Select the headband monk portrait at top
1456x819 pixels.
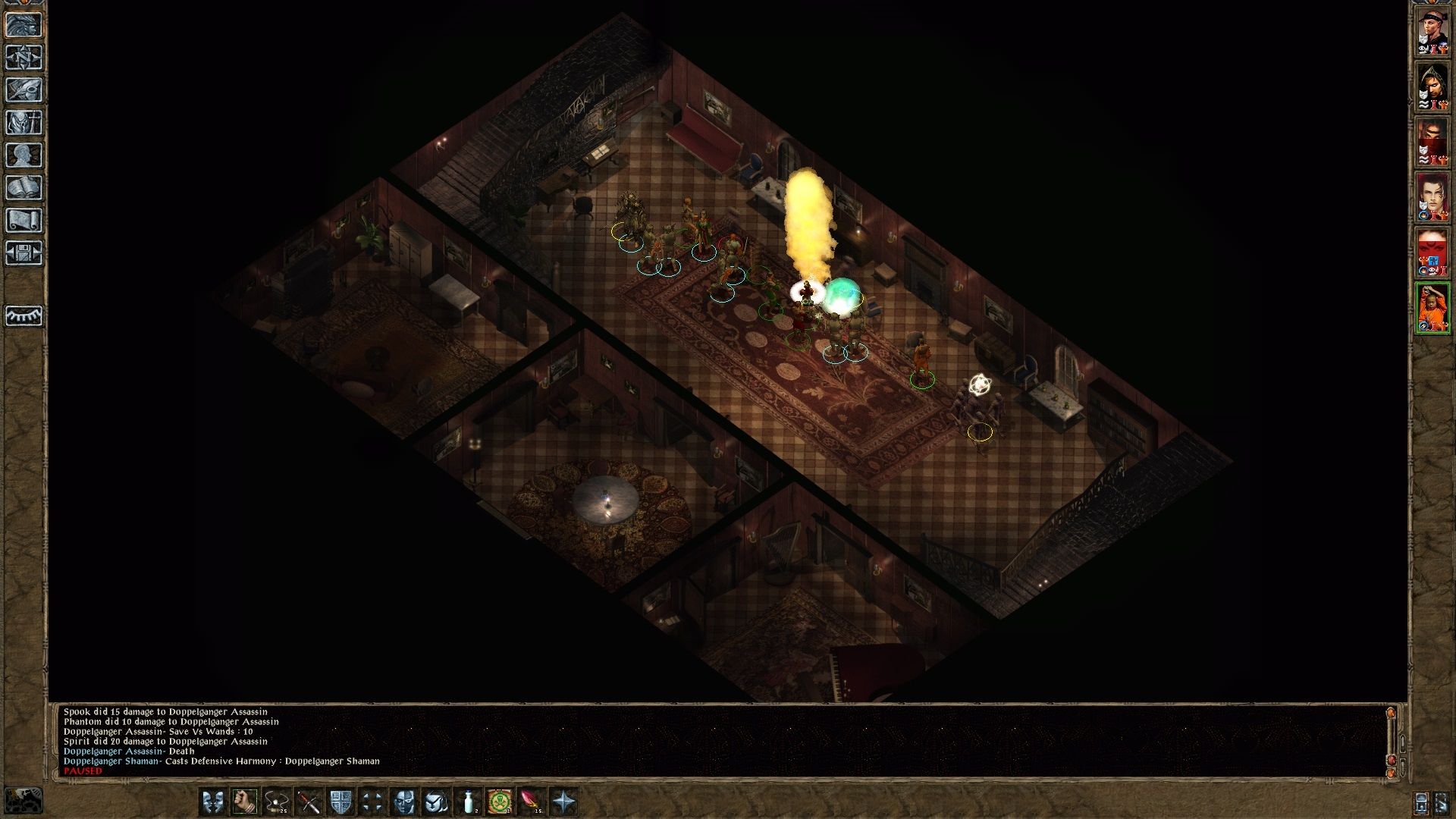tap(1432, 33)
